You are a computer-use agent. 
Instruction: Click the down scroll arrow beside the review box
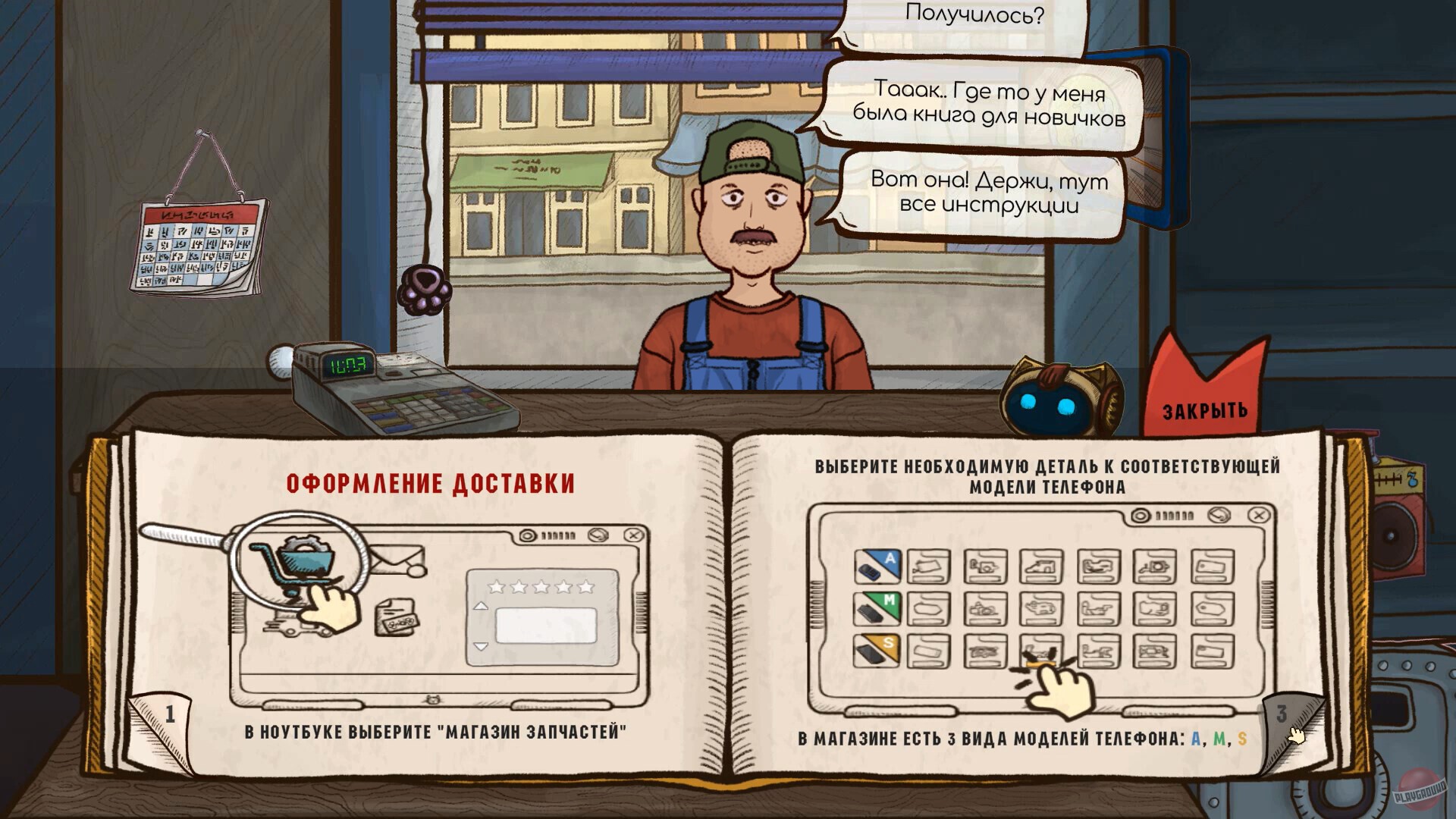[481, 647]
